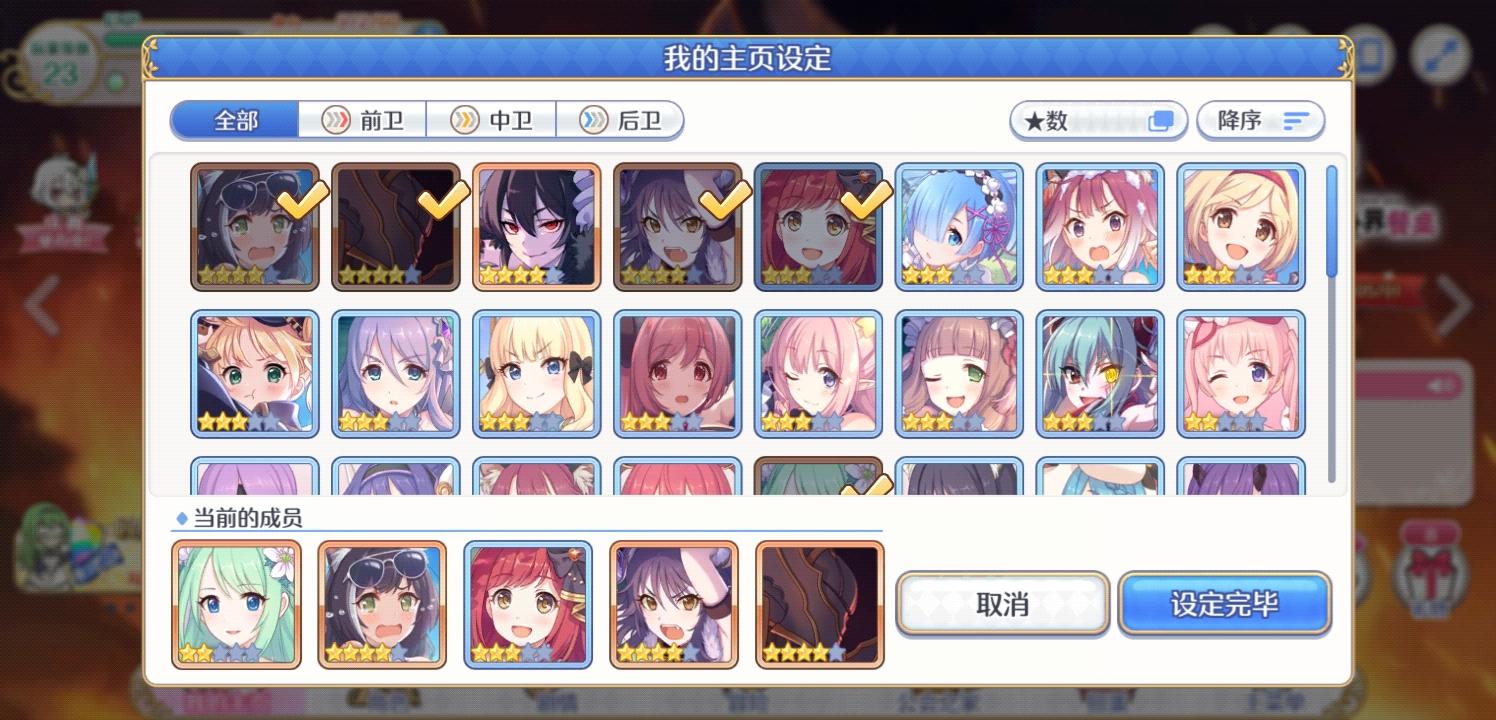Select Rem's portrait in the character roster

point(959,226)
